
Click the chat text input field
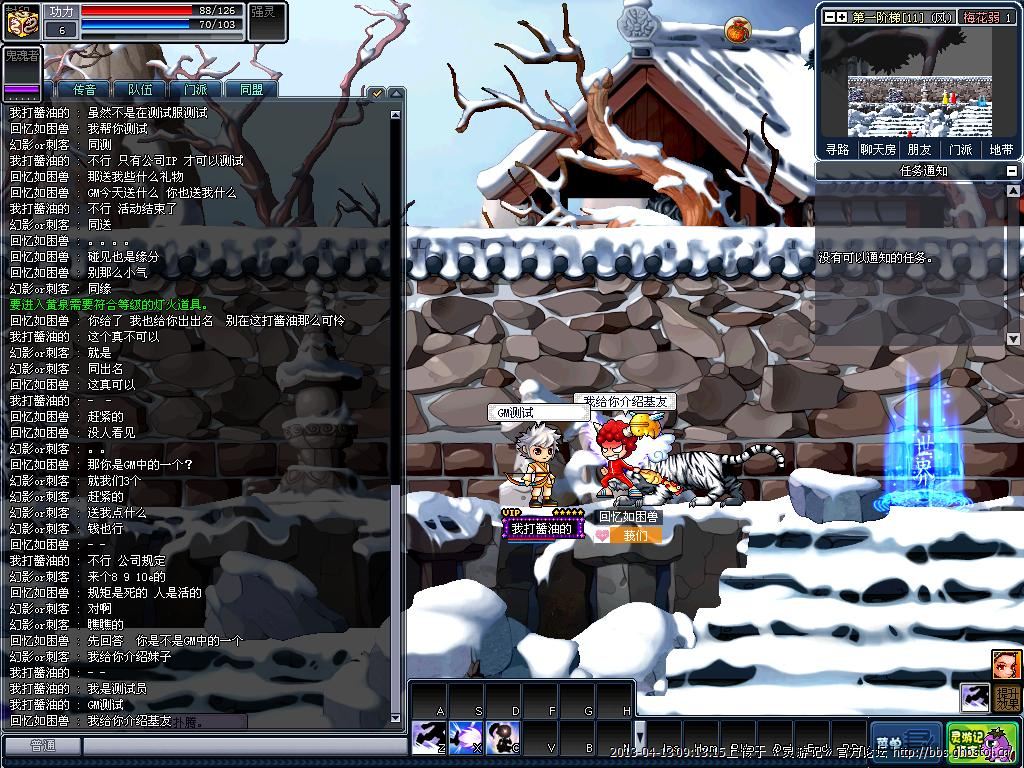coord(240,746)
